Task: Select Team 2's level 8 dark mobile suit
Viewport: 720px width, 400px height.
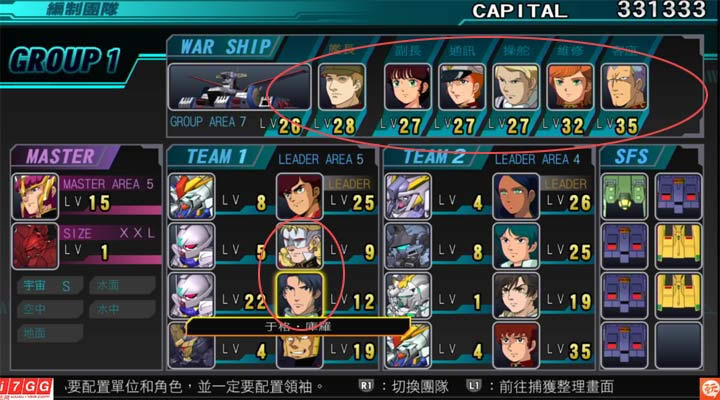Action: pos(408,246)
